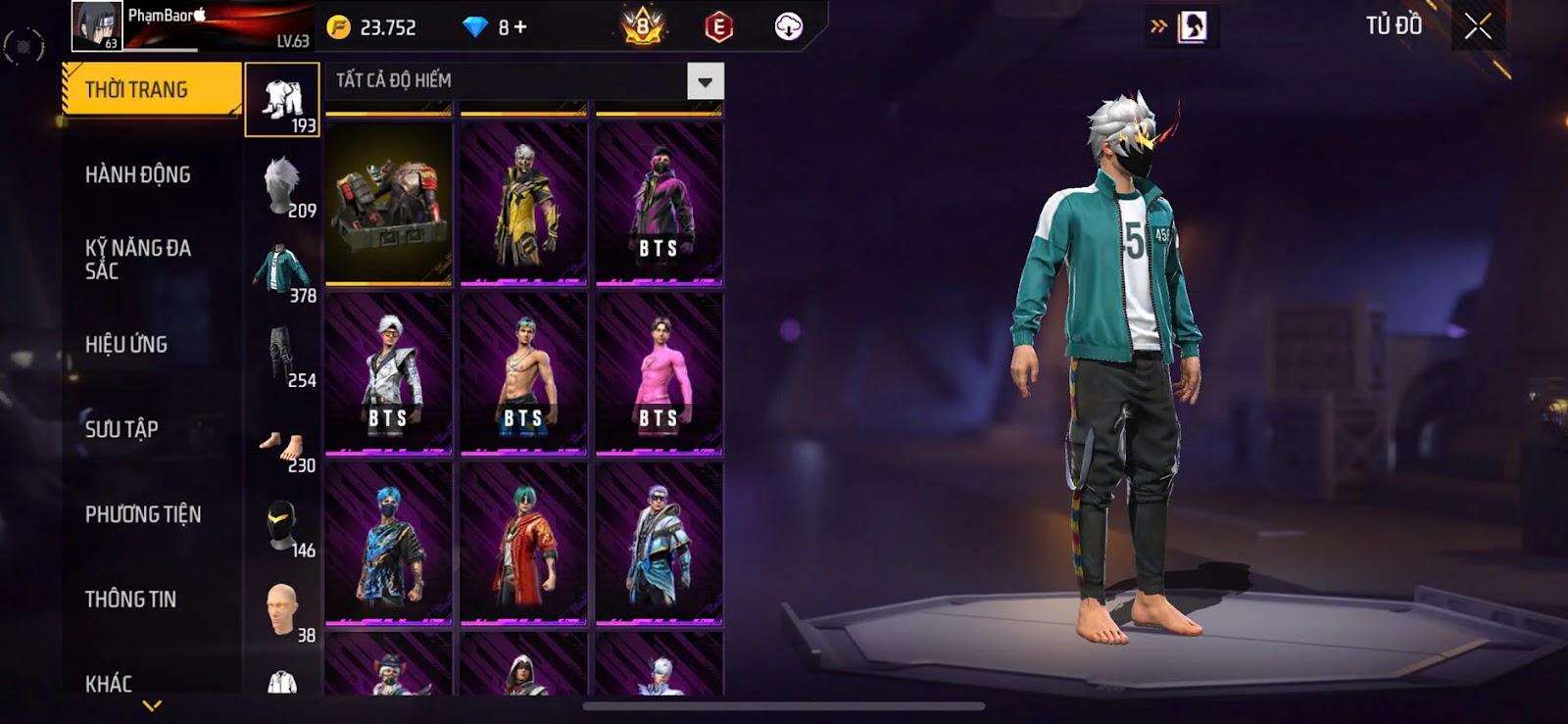
Task: Pick the yellow and black suit outfit
Action: tap(523, 205)
